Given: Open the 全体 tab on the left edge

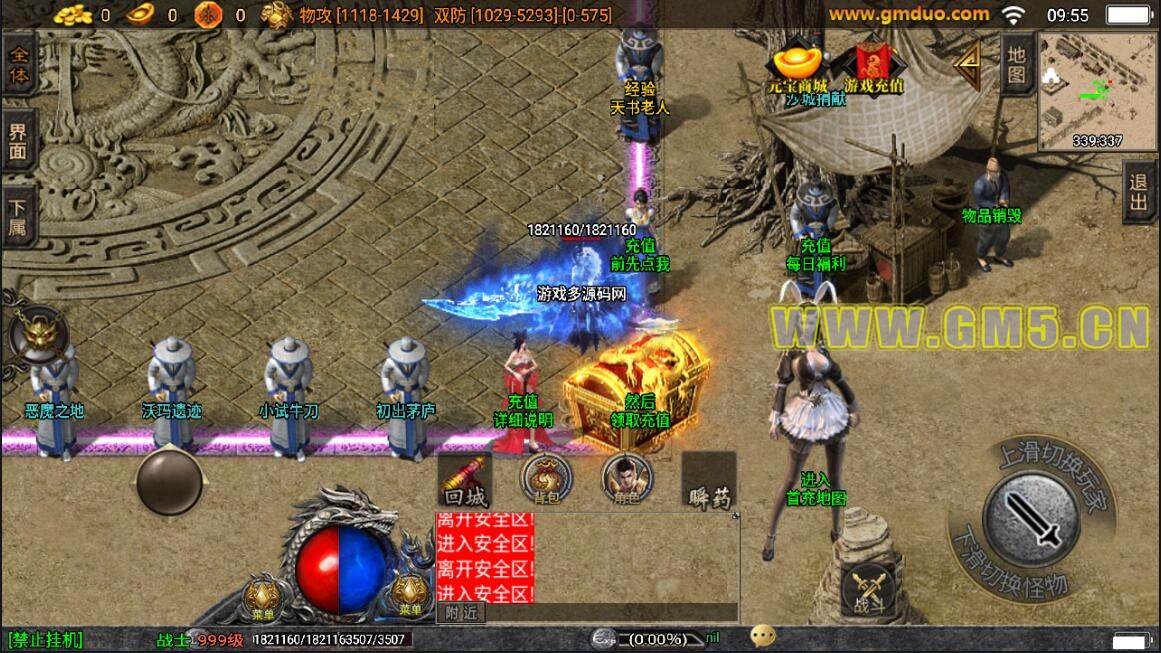Looking at the screenshot, I should (x=18, y=62).
